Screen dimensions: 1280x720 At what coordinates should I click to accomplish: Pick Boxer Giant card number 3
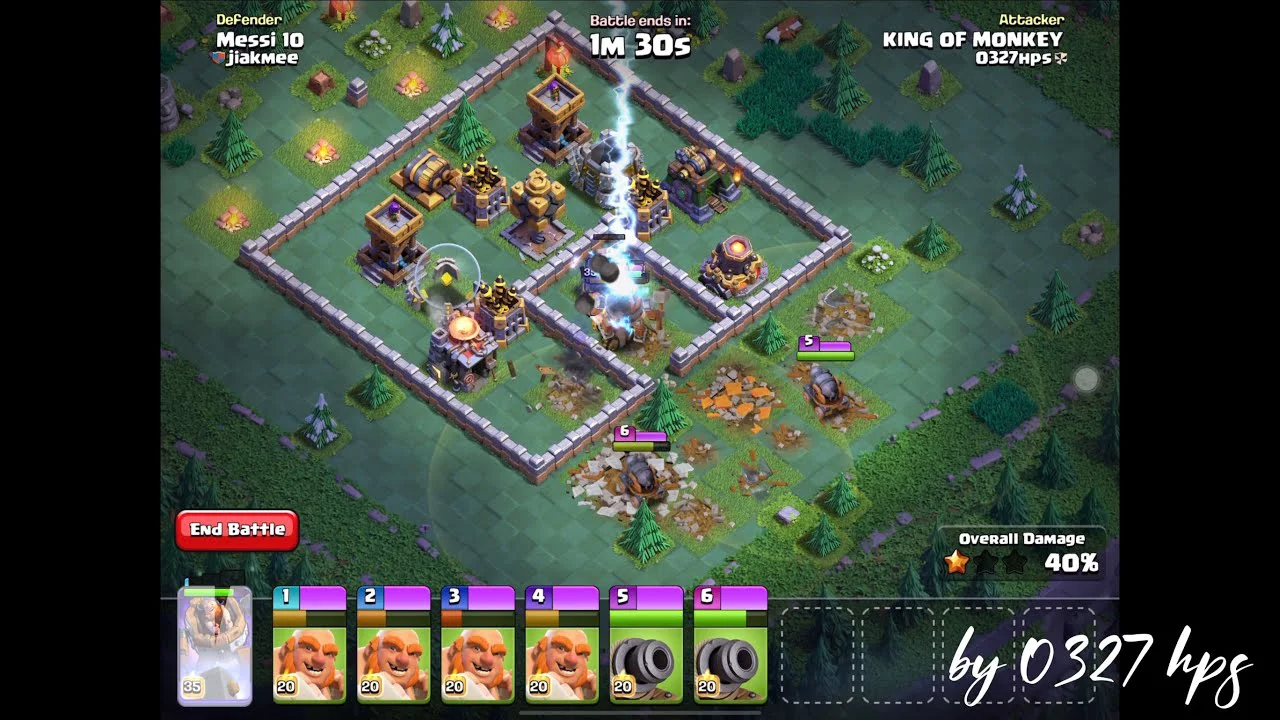[x=477, y=646]
